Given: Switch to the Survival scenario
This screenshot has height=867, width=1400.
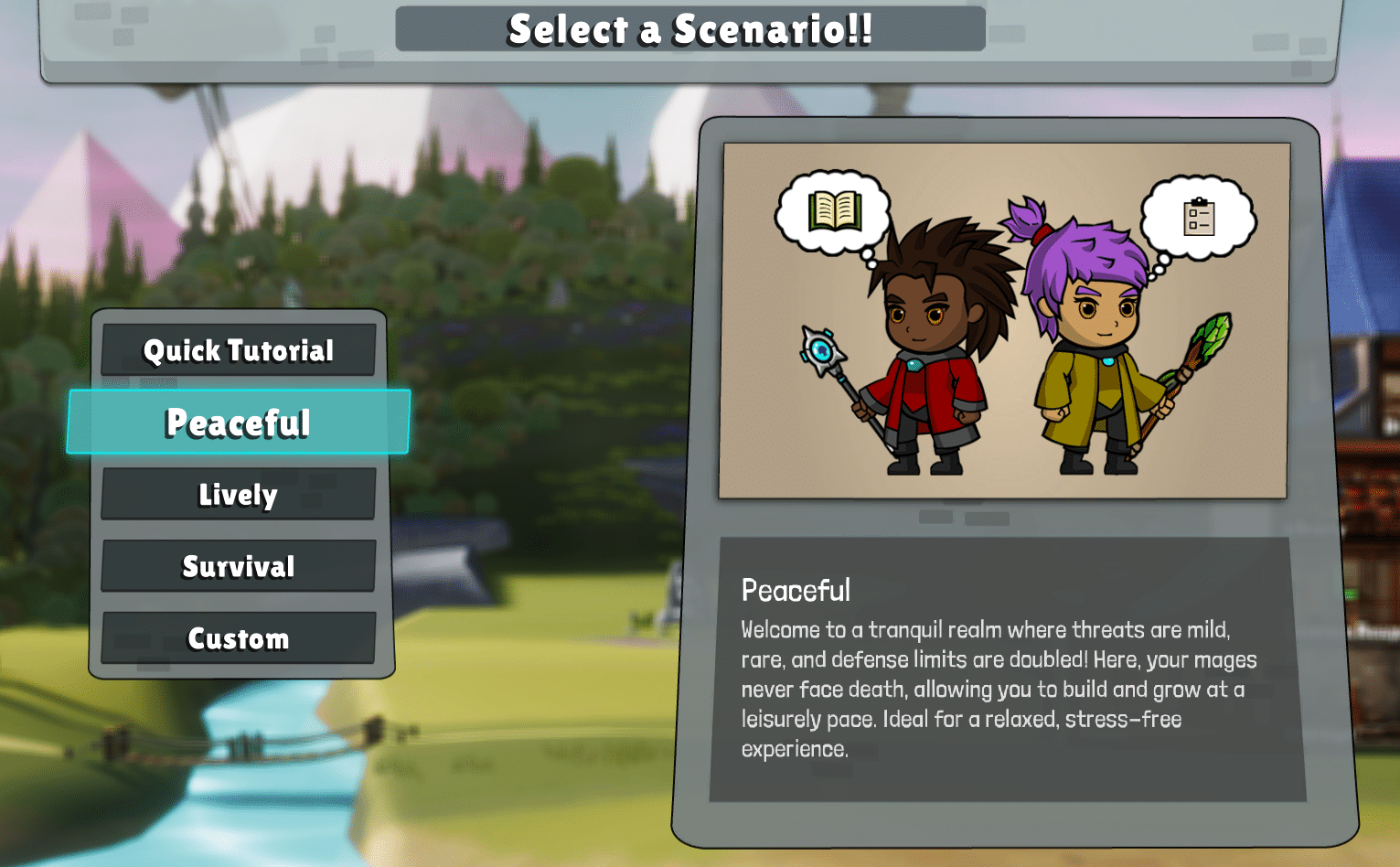Looking at the screenshot, I should [x=238, y=565].
